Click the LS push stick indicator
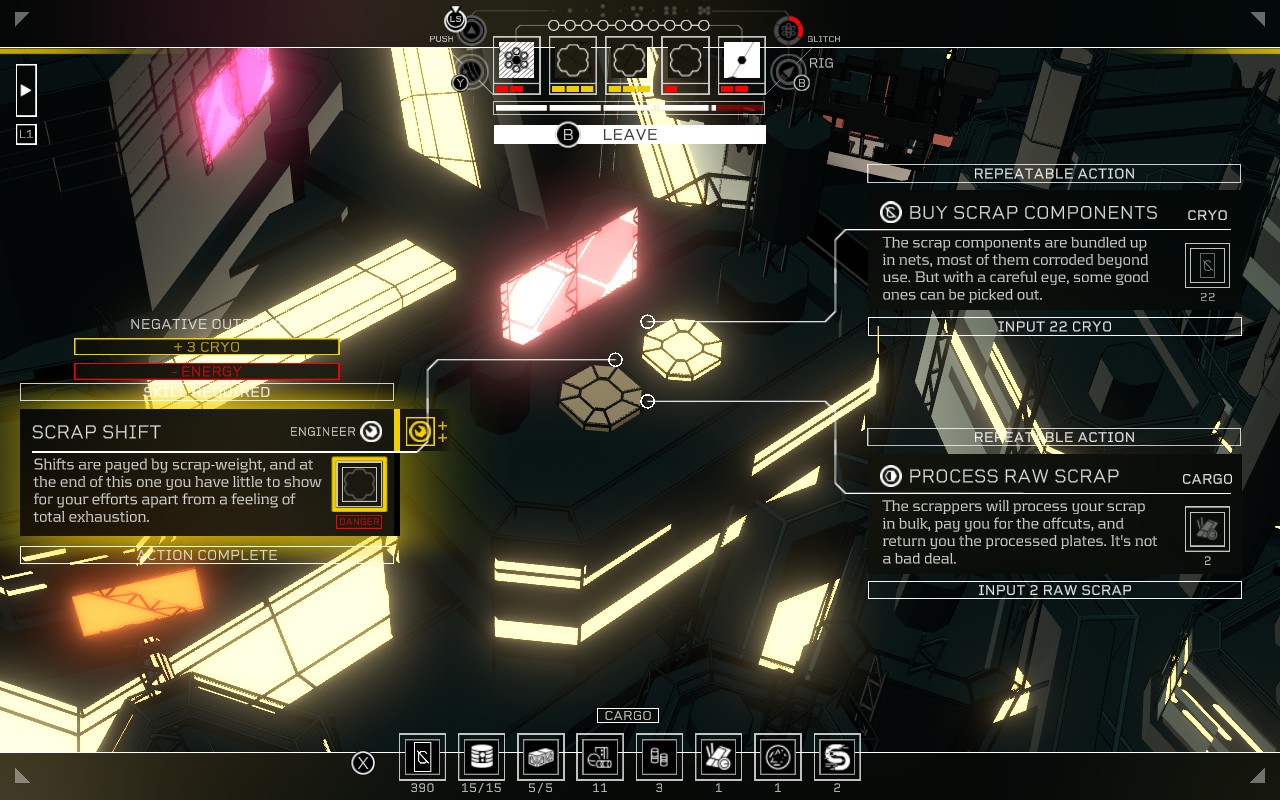 [457, 17]
